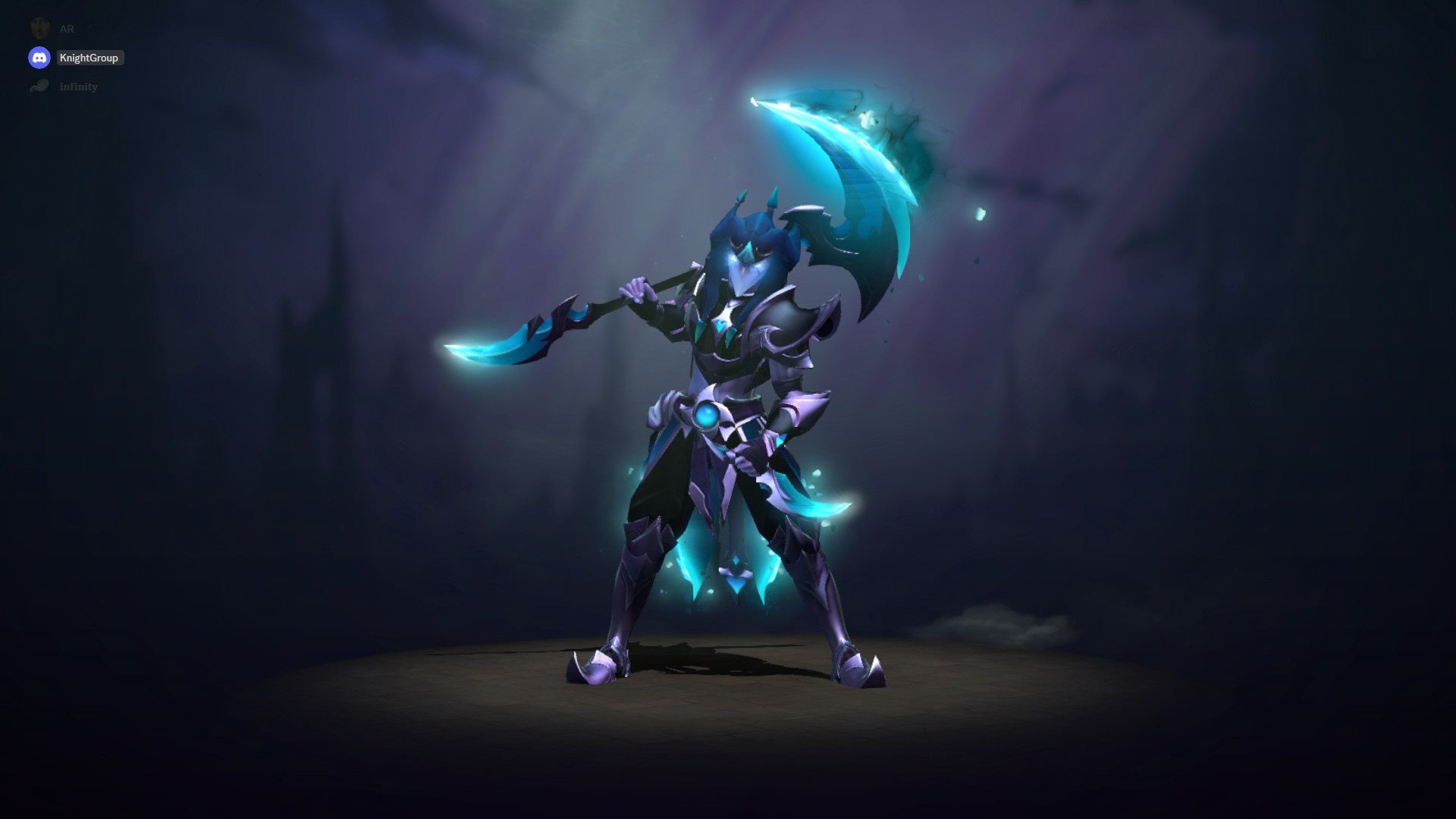The height and width of the screenshot is (819, 1456).
Task: Click the infinity username text
Action: tap(78, 86)
